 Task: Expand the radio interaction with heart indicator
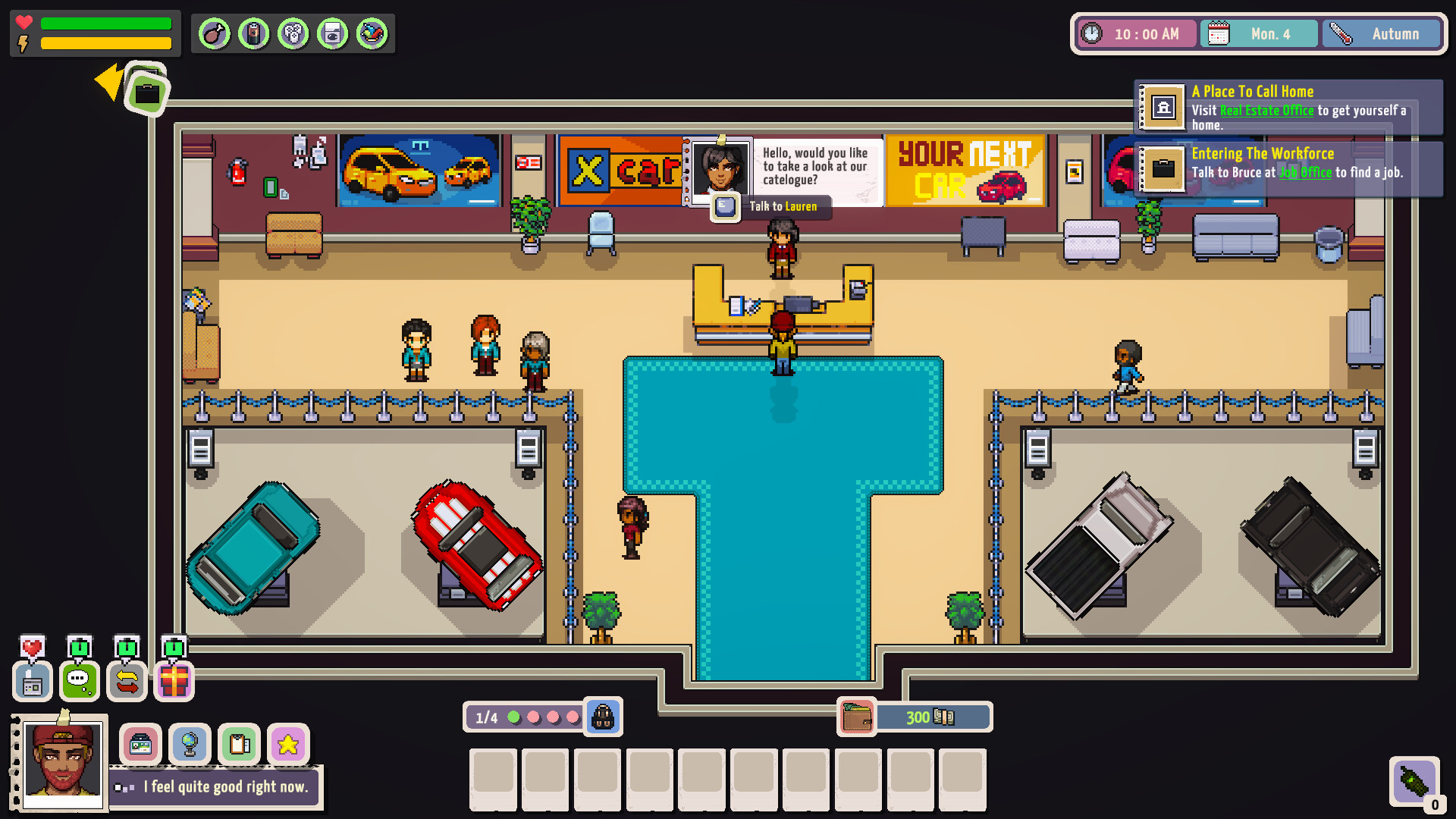[x=32, y=682]
